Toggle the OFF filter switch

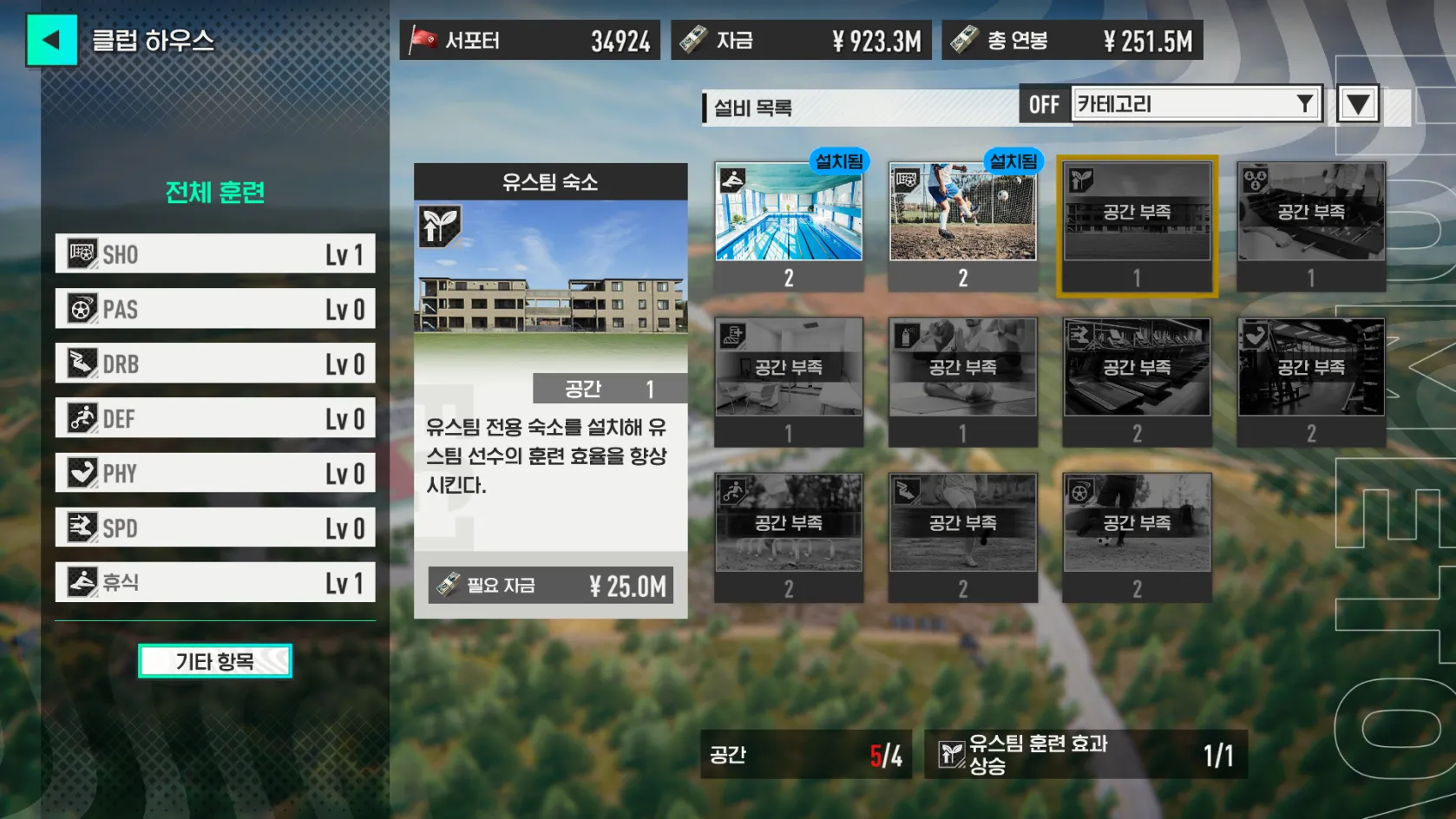tap(1044, 105)
